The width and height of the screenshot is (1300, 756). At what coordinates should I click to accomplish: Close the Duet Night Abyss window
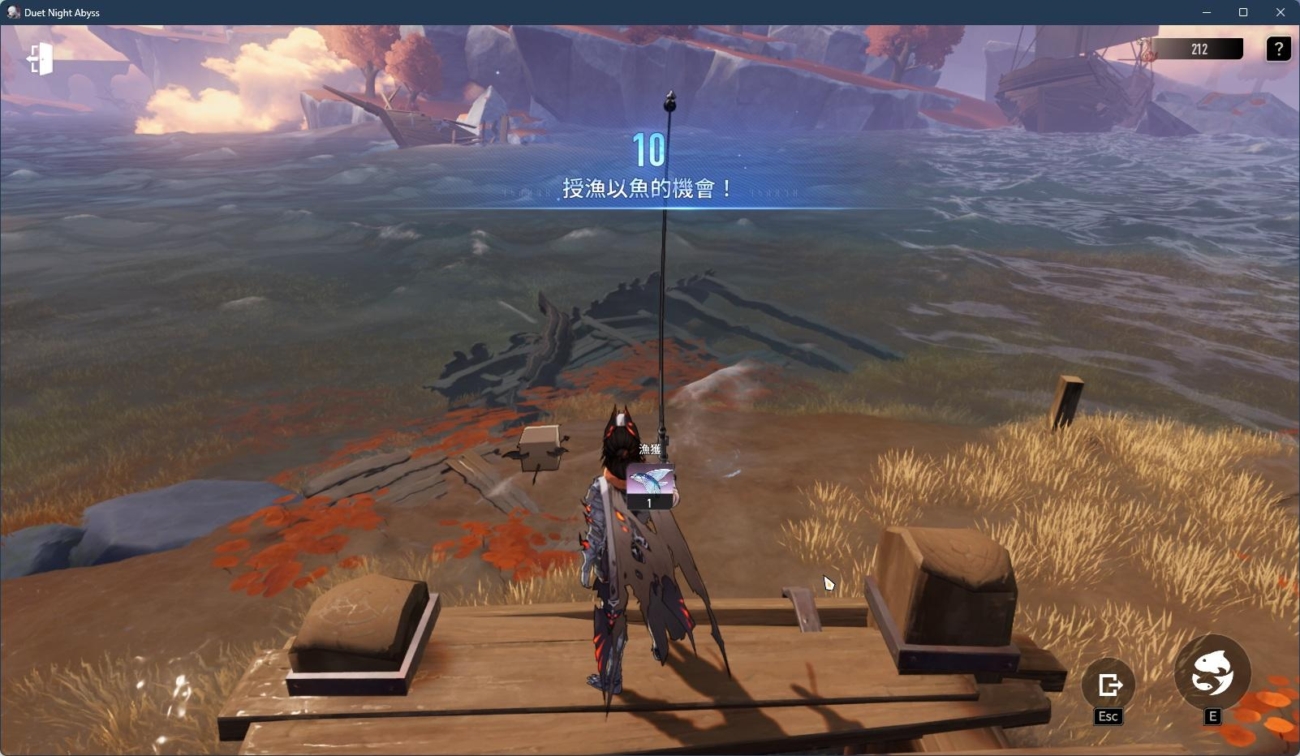tap(1280, 13)
